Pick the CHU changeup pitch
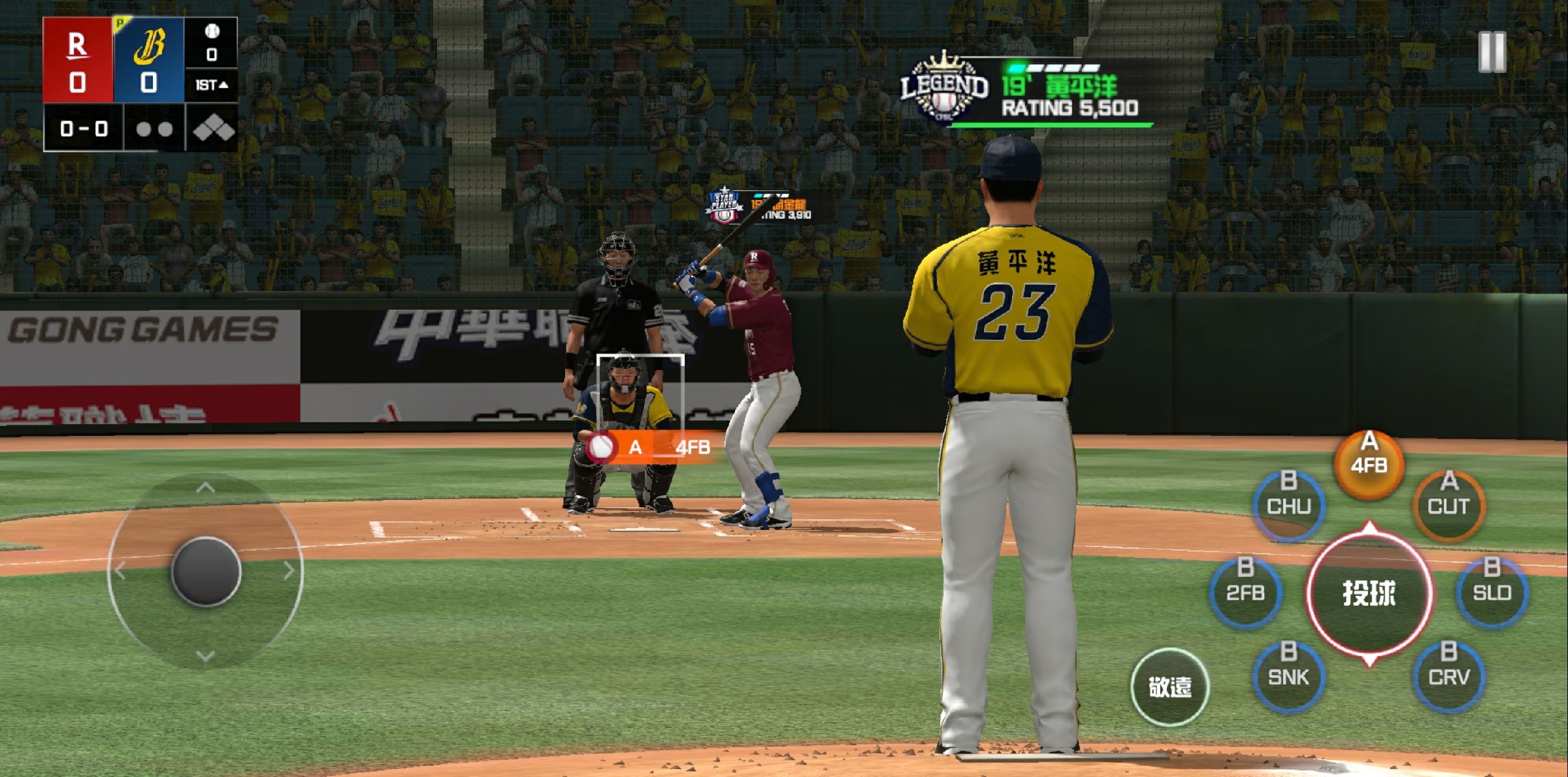1568x777 pixels. pos(1289,504)
